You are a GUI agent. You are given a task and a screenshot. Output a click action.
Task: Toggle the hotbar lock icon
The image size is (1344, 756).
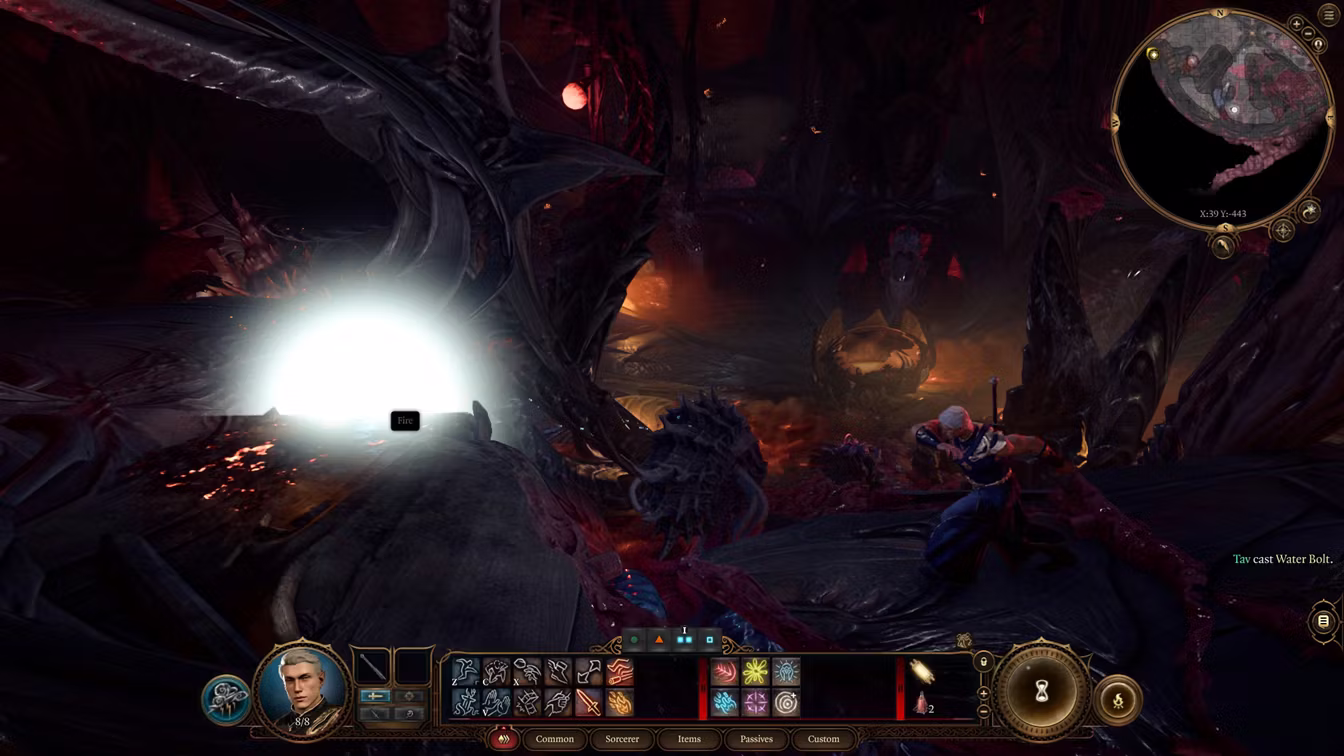983,663
